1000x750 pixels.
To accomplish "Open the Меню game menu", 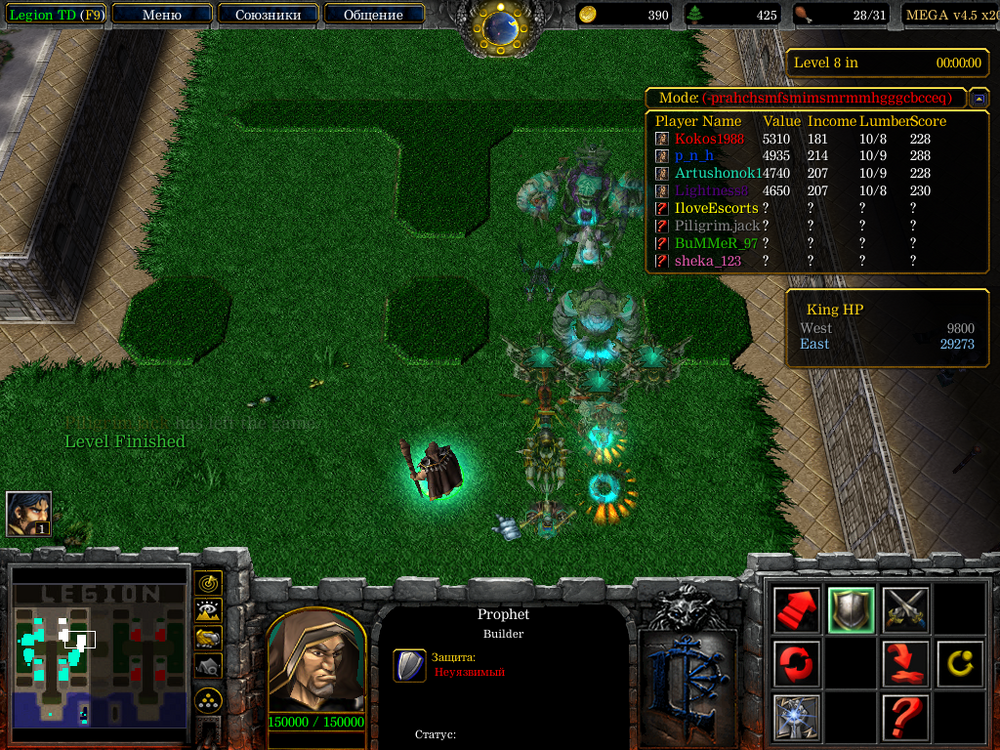I will click(x=162, y=15).
